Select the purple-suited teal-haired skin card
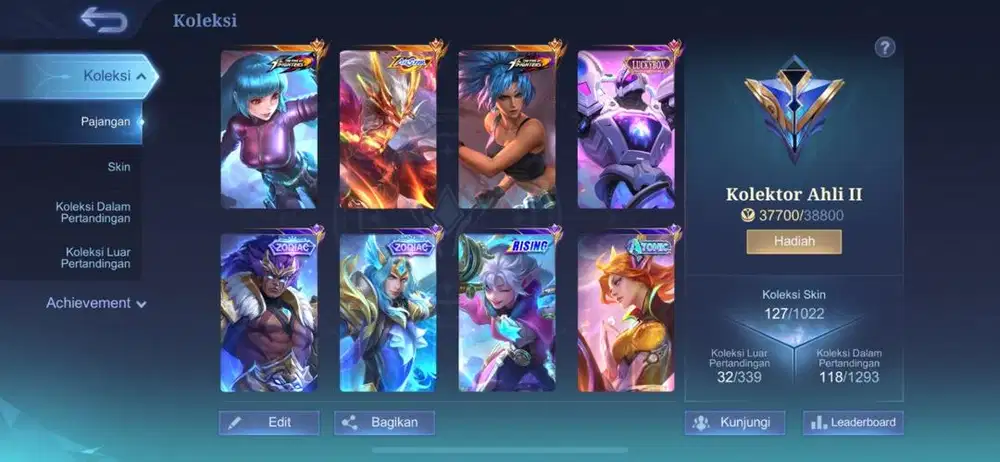Viewport: 1000px width, 462px height. point(268,128)
